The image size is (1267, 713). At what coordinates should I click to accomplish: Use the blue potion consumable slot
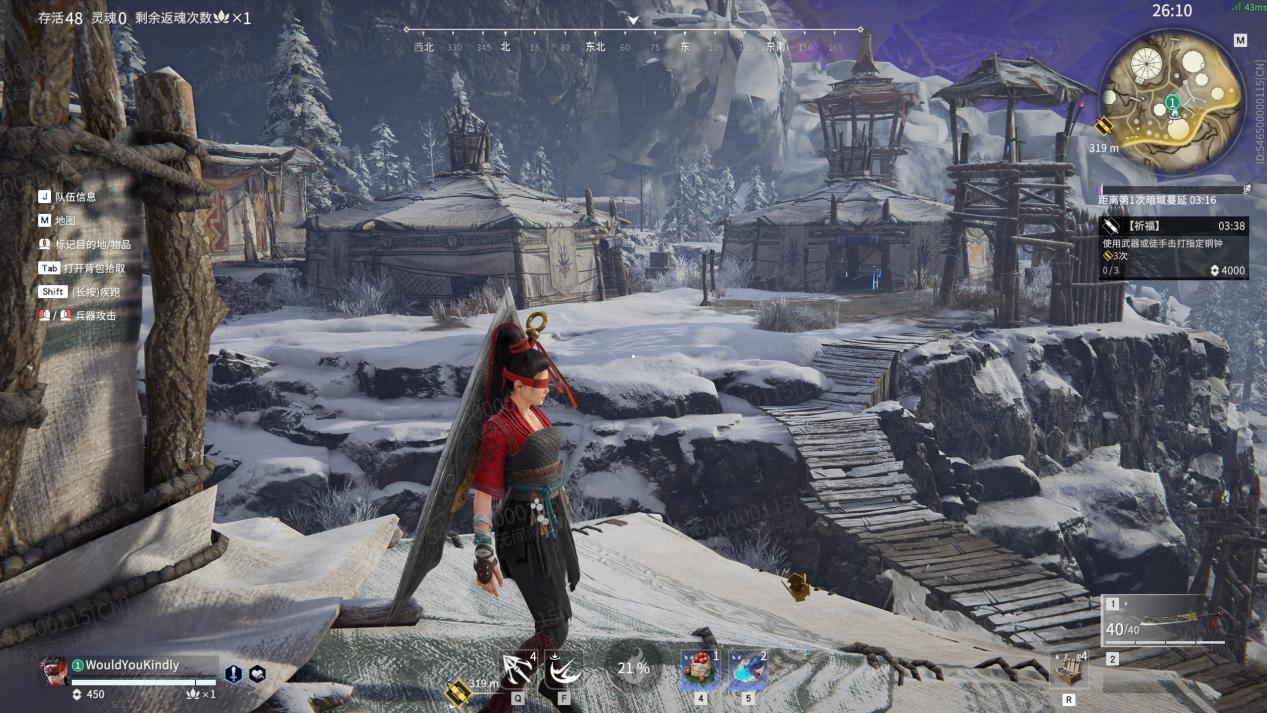point(747,670)
